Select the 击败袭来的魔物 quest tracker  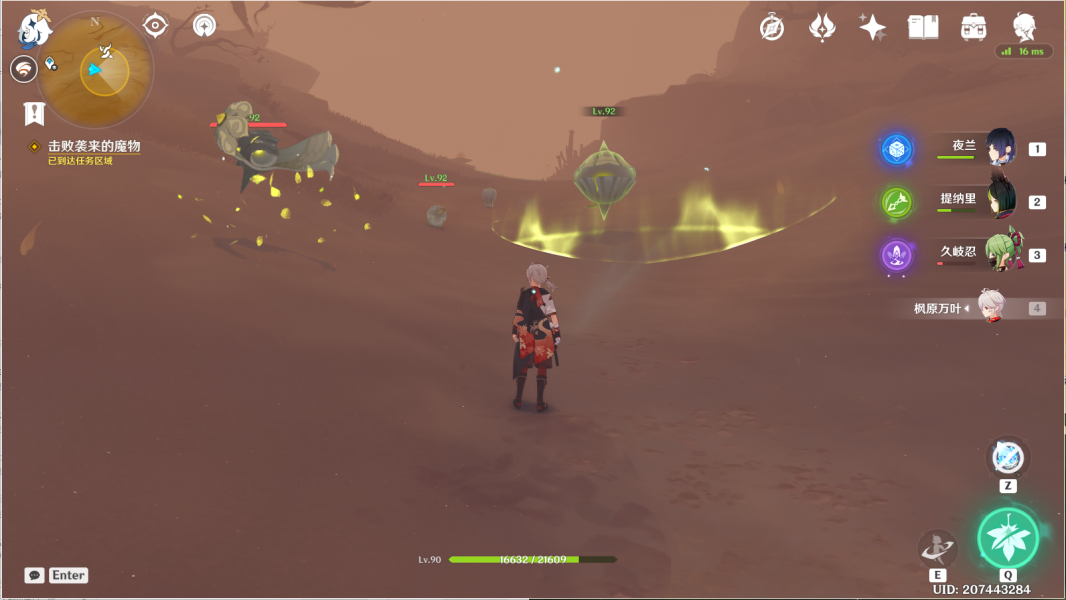pyautogui.click(x=94, y=146)
